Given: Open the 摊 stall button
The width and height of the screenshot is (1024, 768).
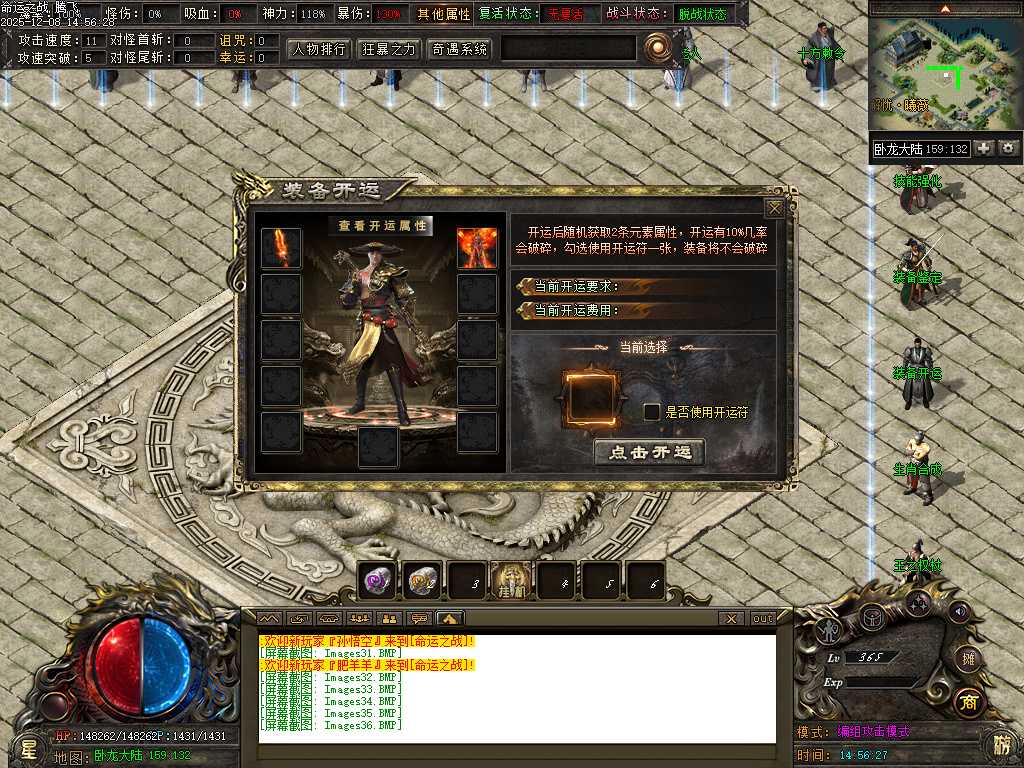Looking at the screenshot, I should click(966, 658).
